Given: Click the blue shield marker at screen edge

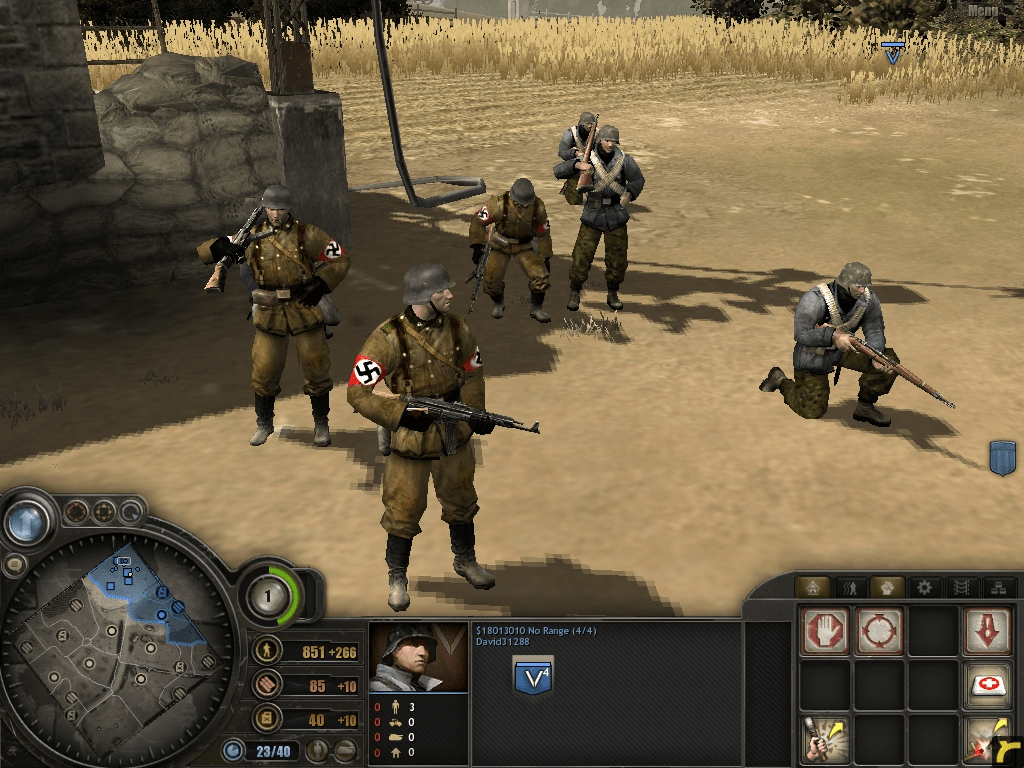Looking at the screenshot, I should pyautogui.click(x=1002, y=457).
